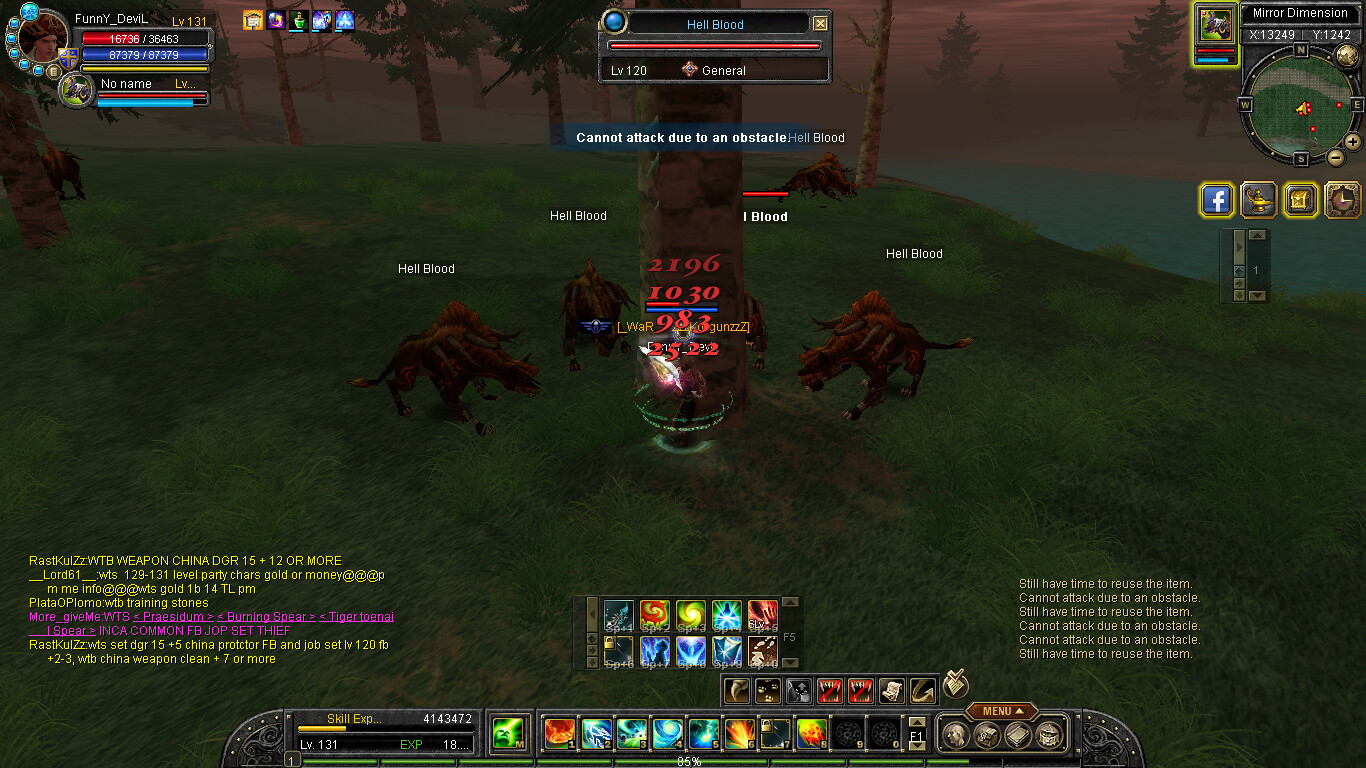Click the golden magic lamp icon

pyautogui.click(x=1257, y=200)
